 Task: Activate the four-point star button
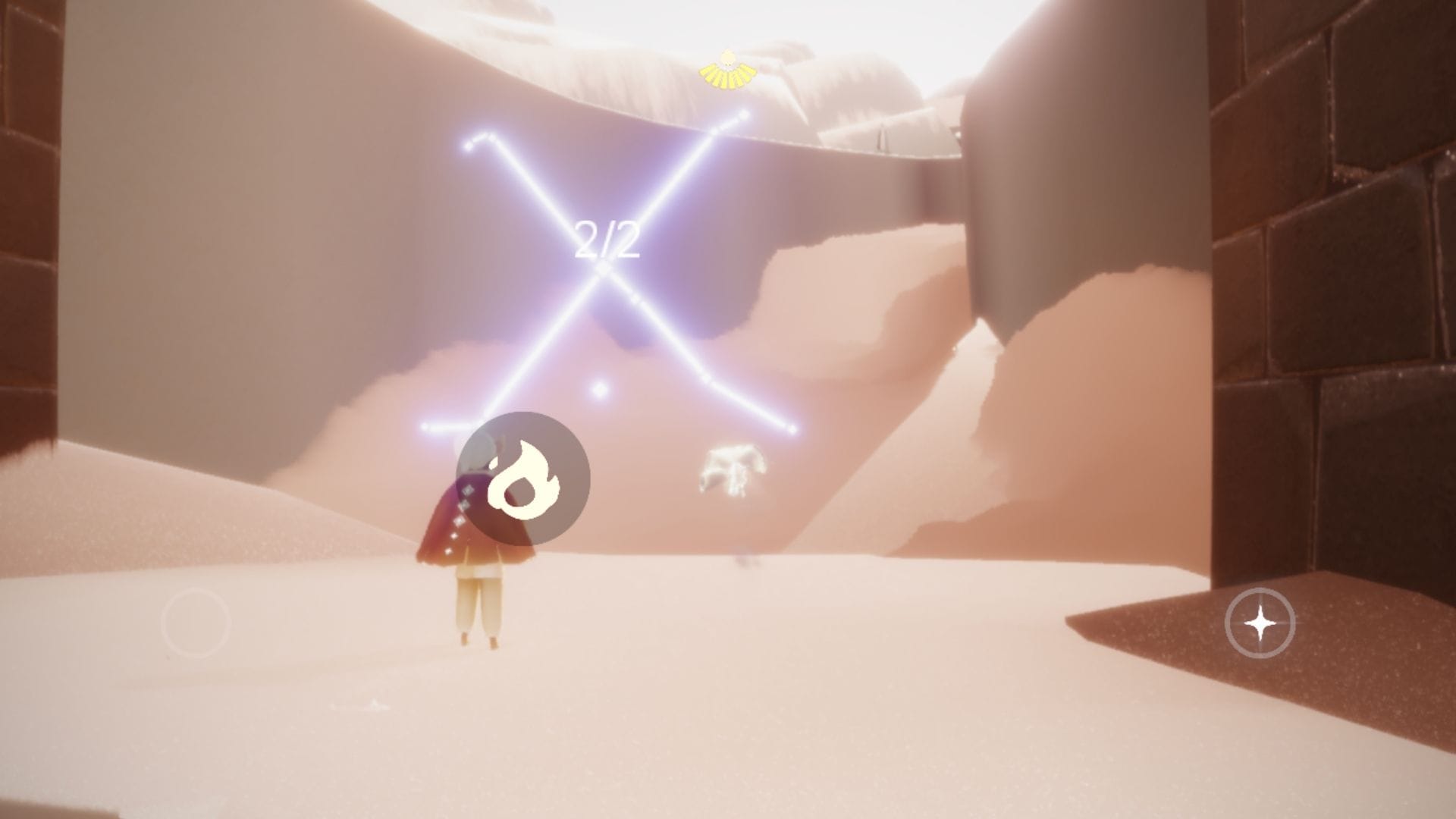click(x=1260, y=623)
